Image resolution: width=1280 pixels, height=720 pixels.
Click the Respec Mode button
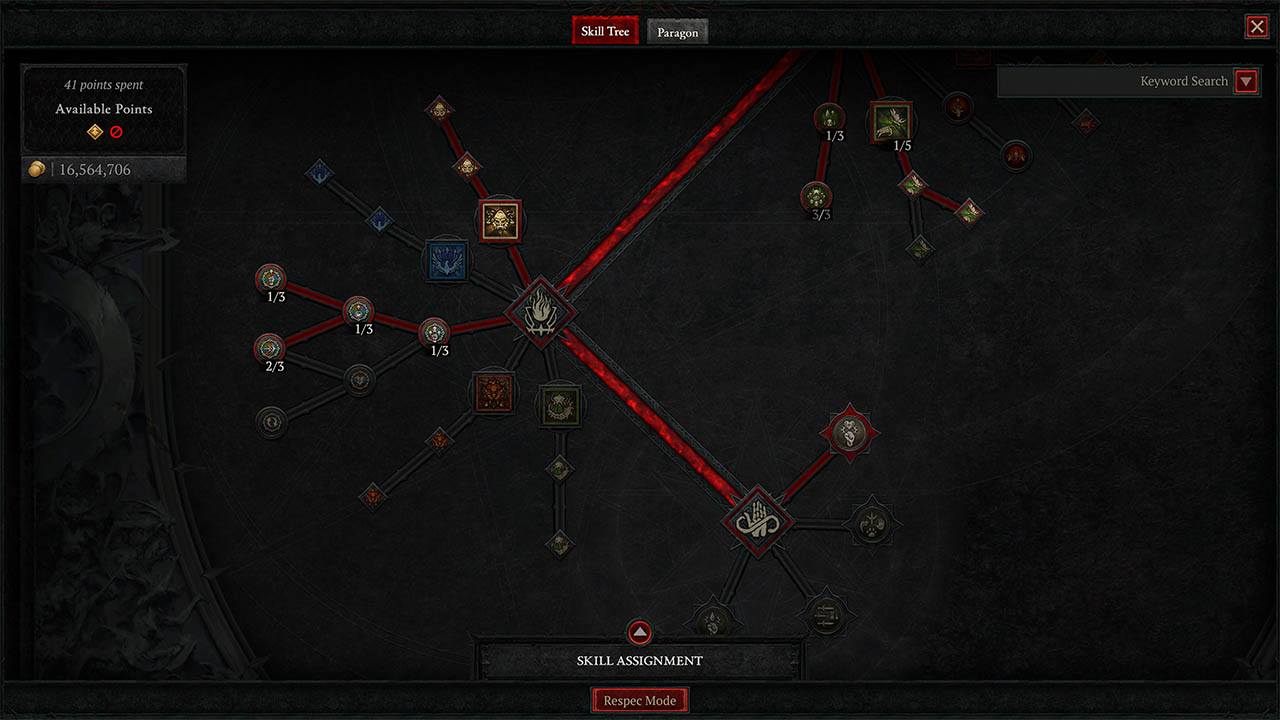coord(639,699)
